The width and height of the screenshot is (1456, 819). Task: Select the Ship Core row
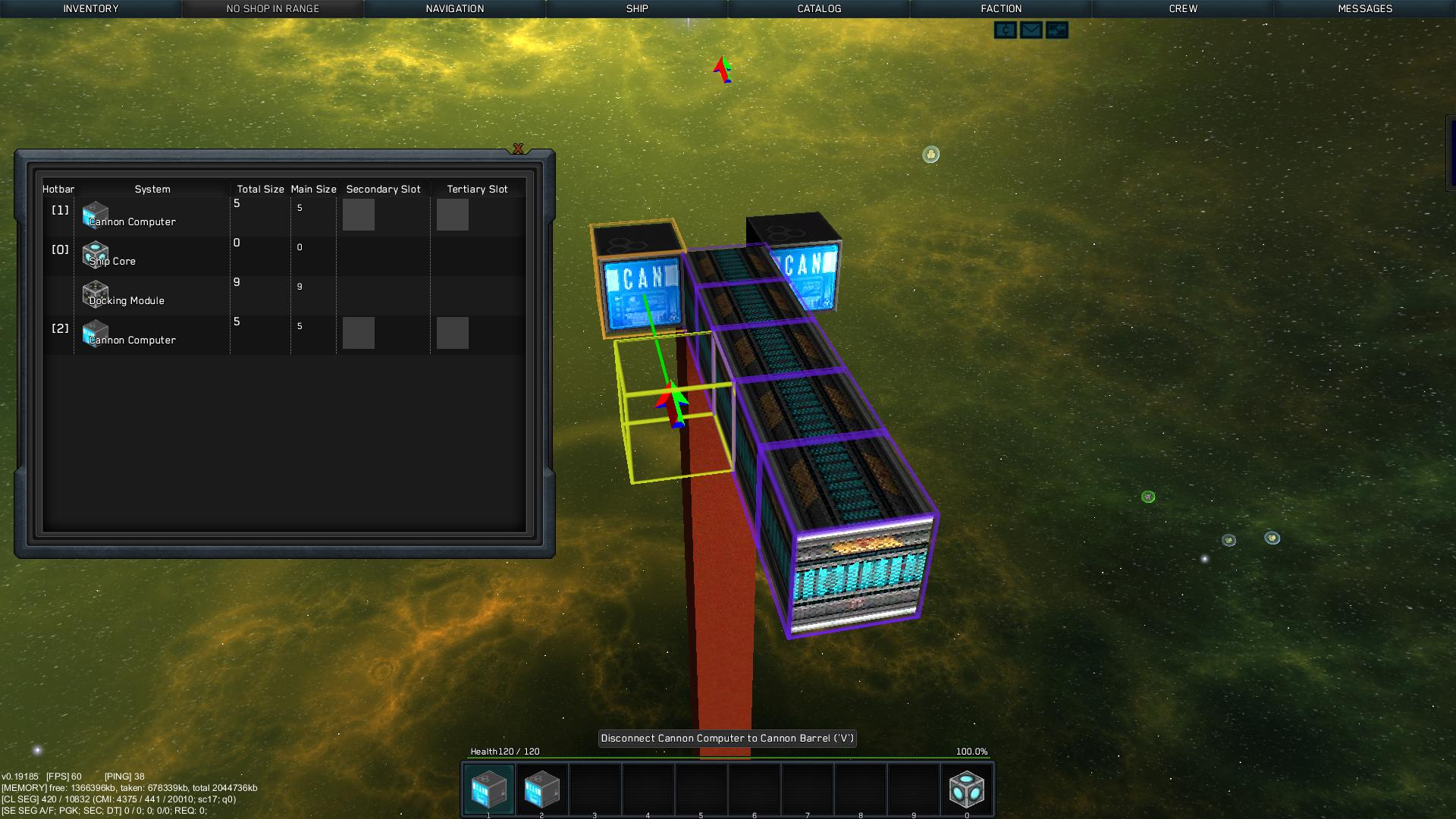point(152,256)
